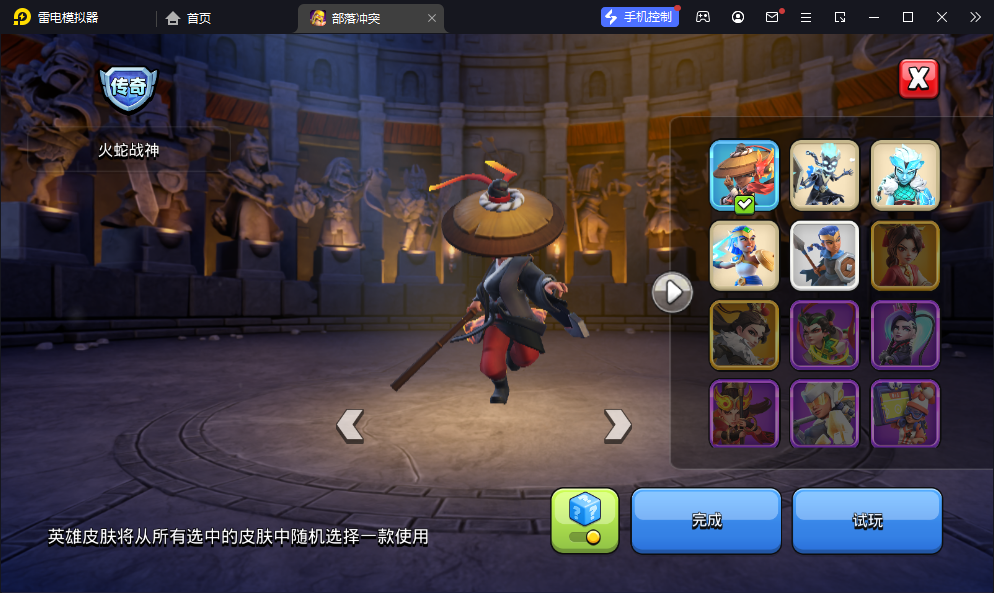The width and height of the screenshot is (994, 593).
Task: Toggle the random skin dice button
Action: [x=585, y=520]
